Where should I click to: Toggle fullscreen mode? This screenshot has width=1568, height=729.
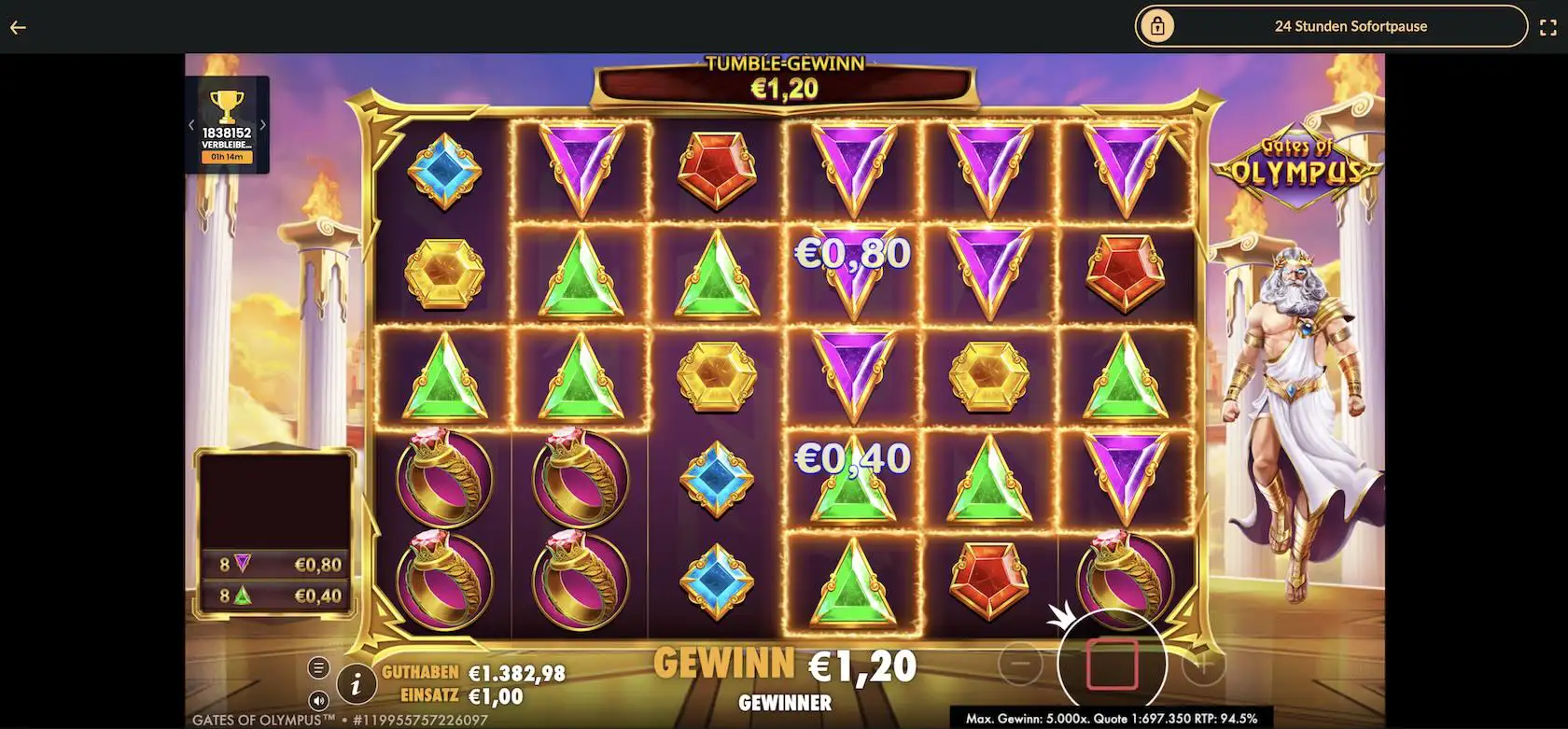click(x=1548, y=26)
